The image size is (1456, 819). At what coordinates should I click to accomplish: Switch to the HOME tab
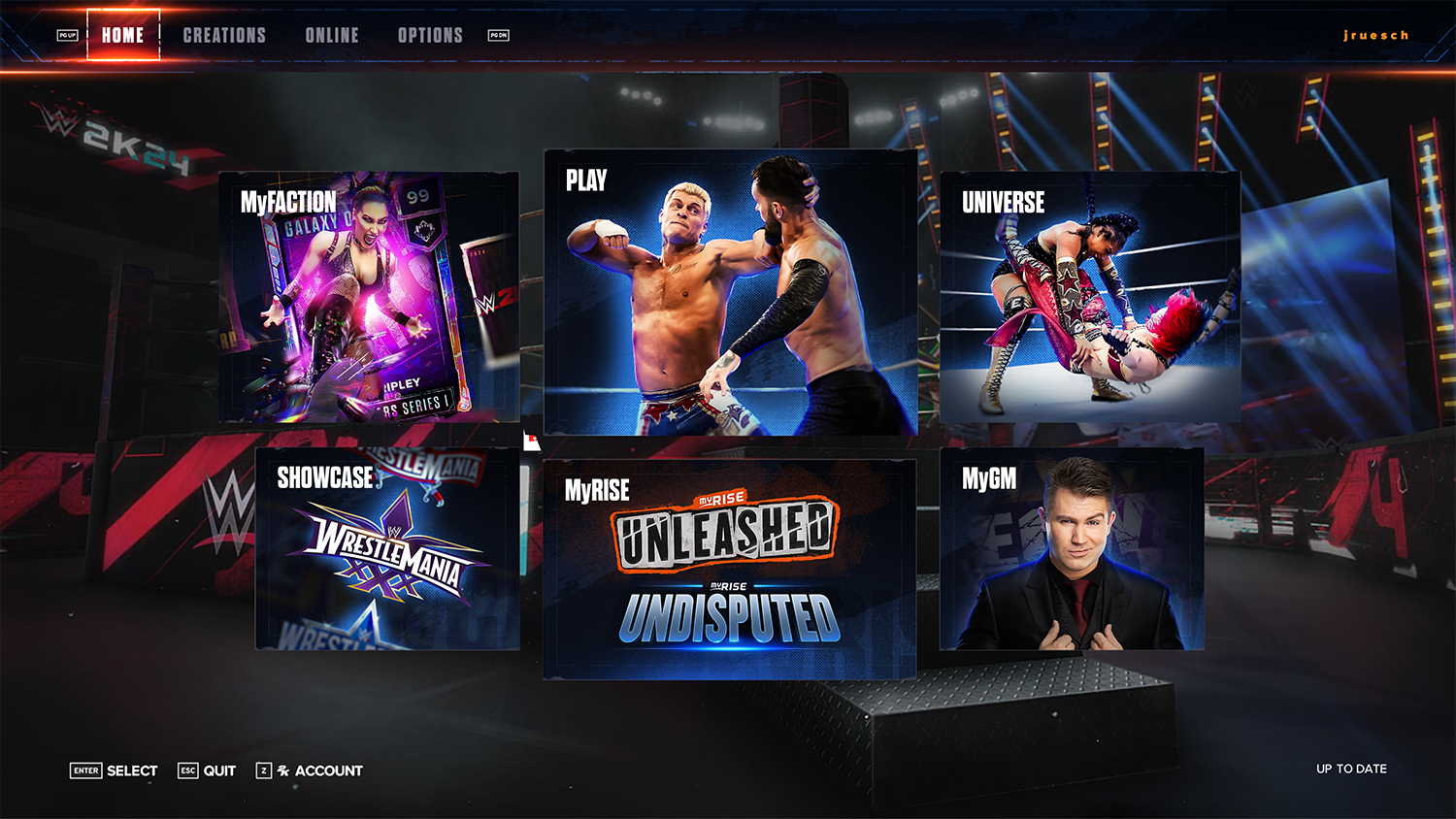click(x=123, y=35)
